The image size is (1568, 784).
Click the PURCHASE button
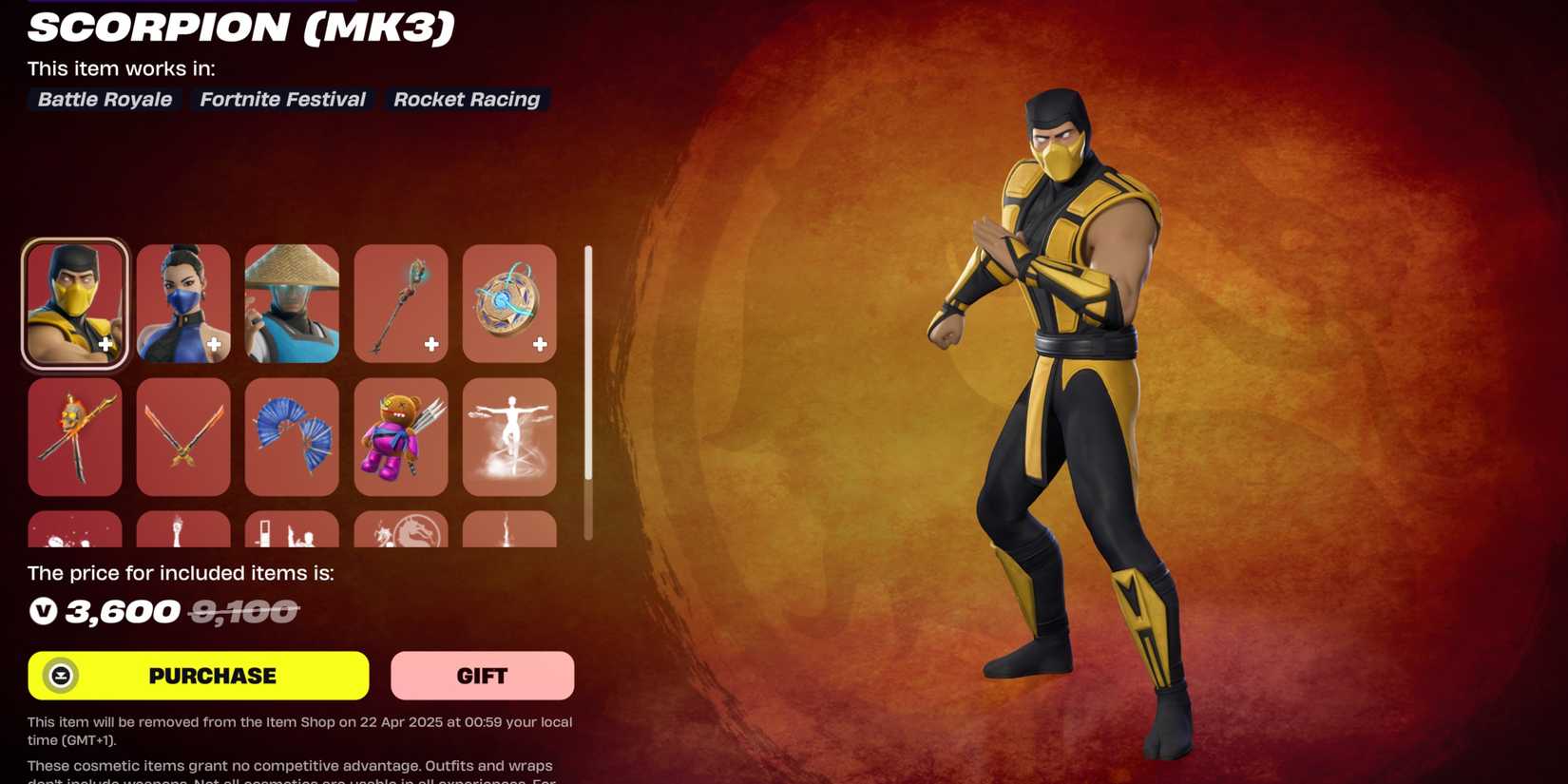(x=209, y=676)
